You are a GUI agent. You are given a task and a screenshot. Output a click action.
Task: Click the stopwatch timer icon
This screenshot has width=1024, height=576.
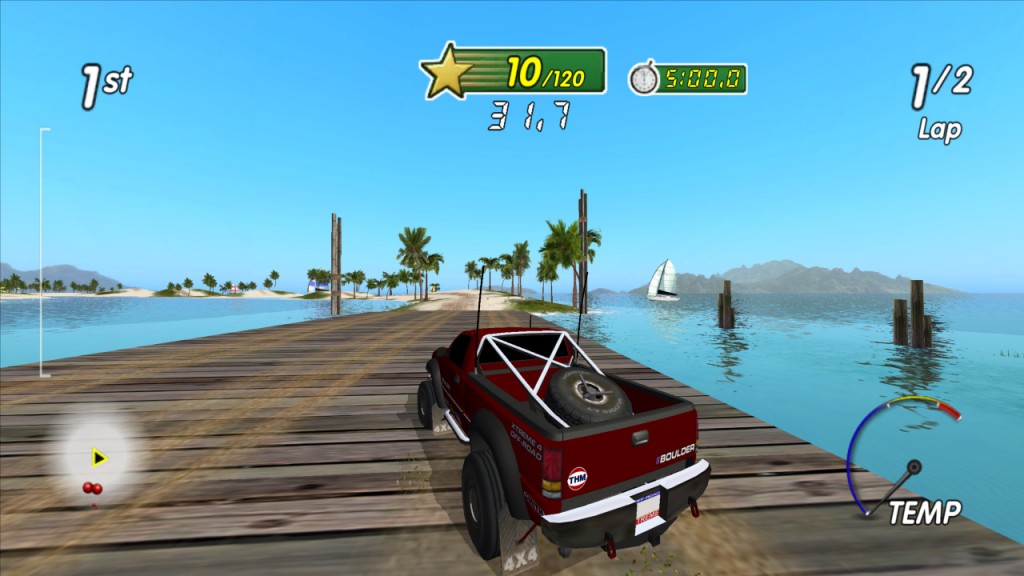(x=644, y=78)
